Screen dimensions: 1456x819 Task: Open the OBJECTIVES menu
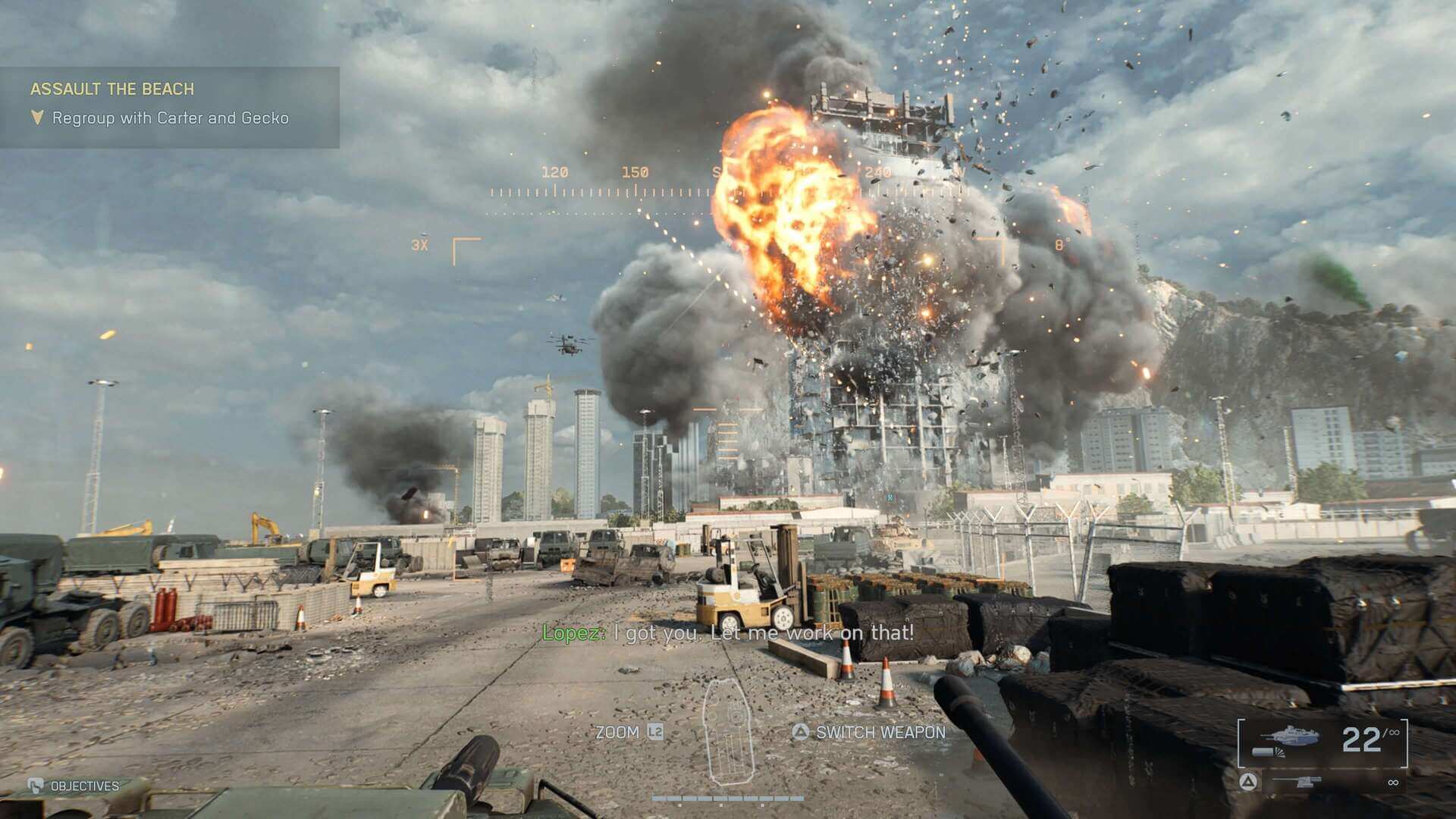[x=83, y=786]
